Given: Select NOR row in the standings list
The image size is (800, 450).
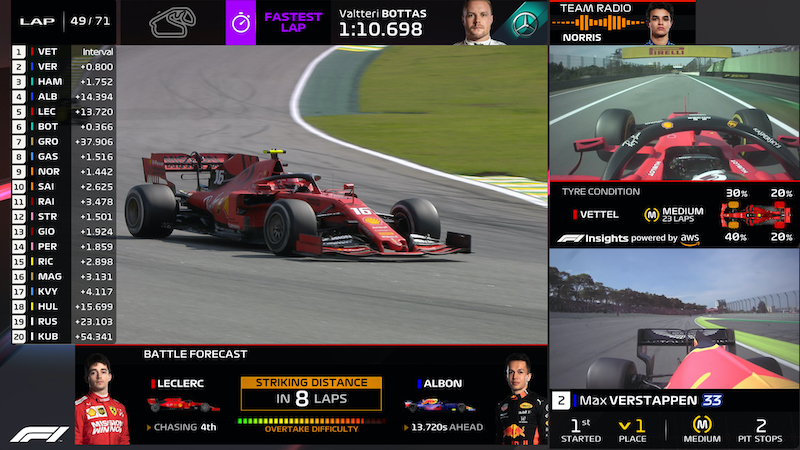Looking at the screenshot, I should coord(63,171).
